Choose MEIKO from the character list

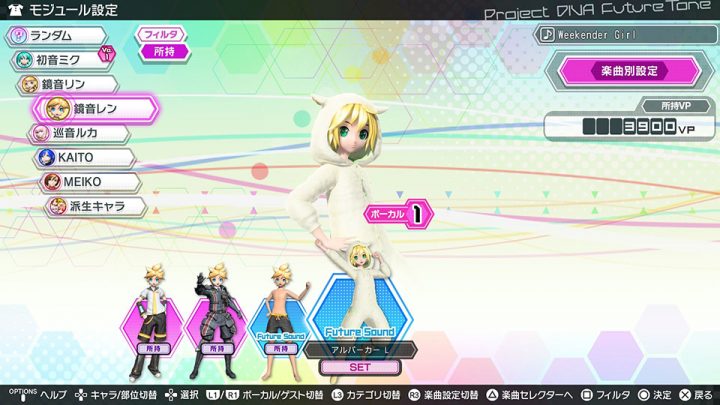pyautogui.click(x=89, y=182)
